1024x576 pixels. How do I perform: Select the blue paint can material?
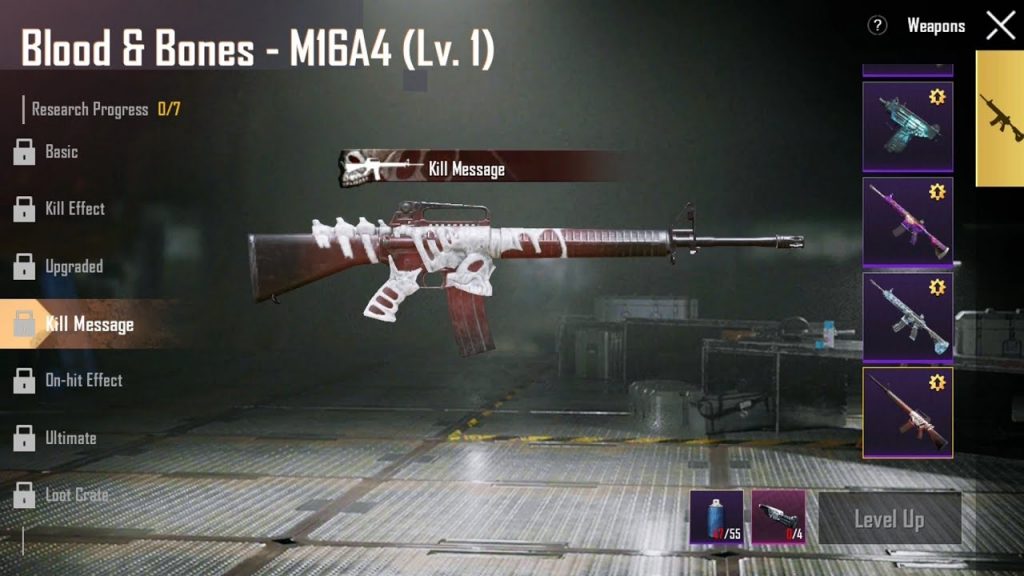tap(716, 517)
